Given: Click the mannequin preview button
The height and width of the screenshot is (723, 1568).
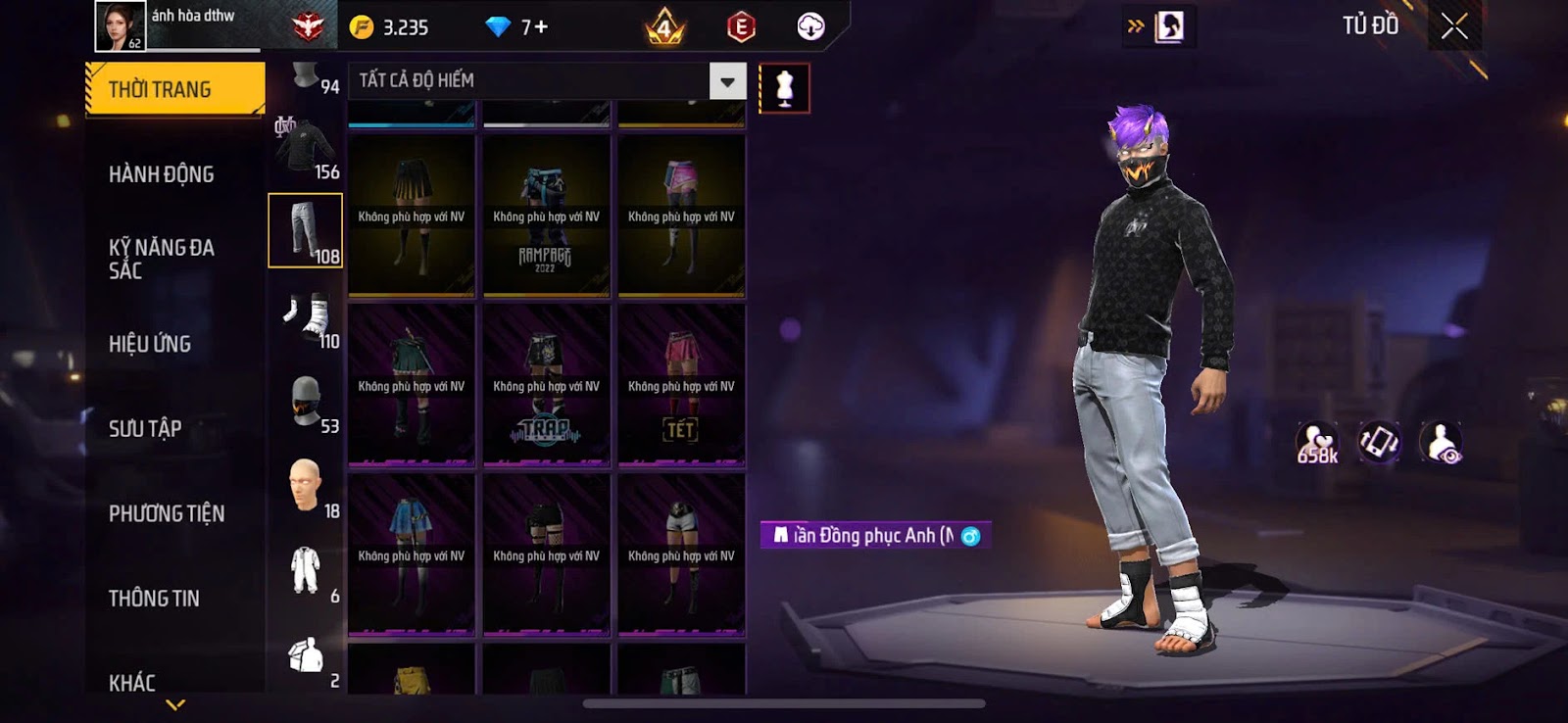Looking at the screenshot, I should coord(784,88).
